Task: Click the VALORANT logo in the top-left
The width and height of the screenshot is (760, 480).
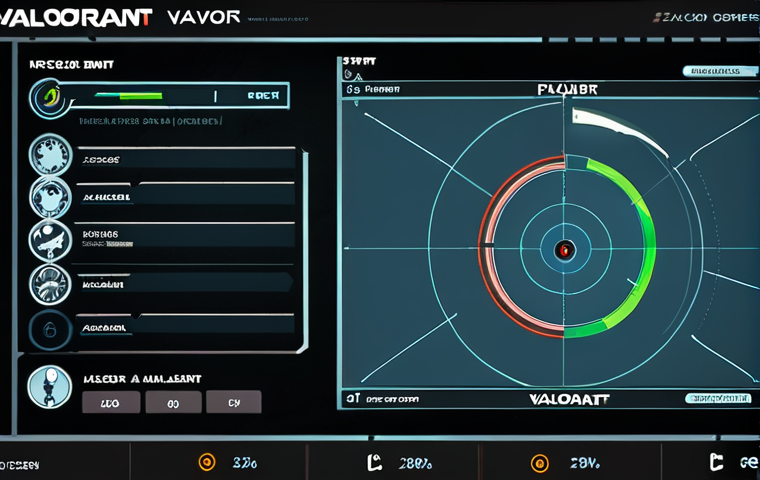Action: [x=77, y=17]
